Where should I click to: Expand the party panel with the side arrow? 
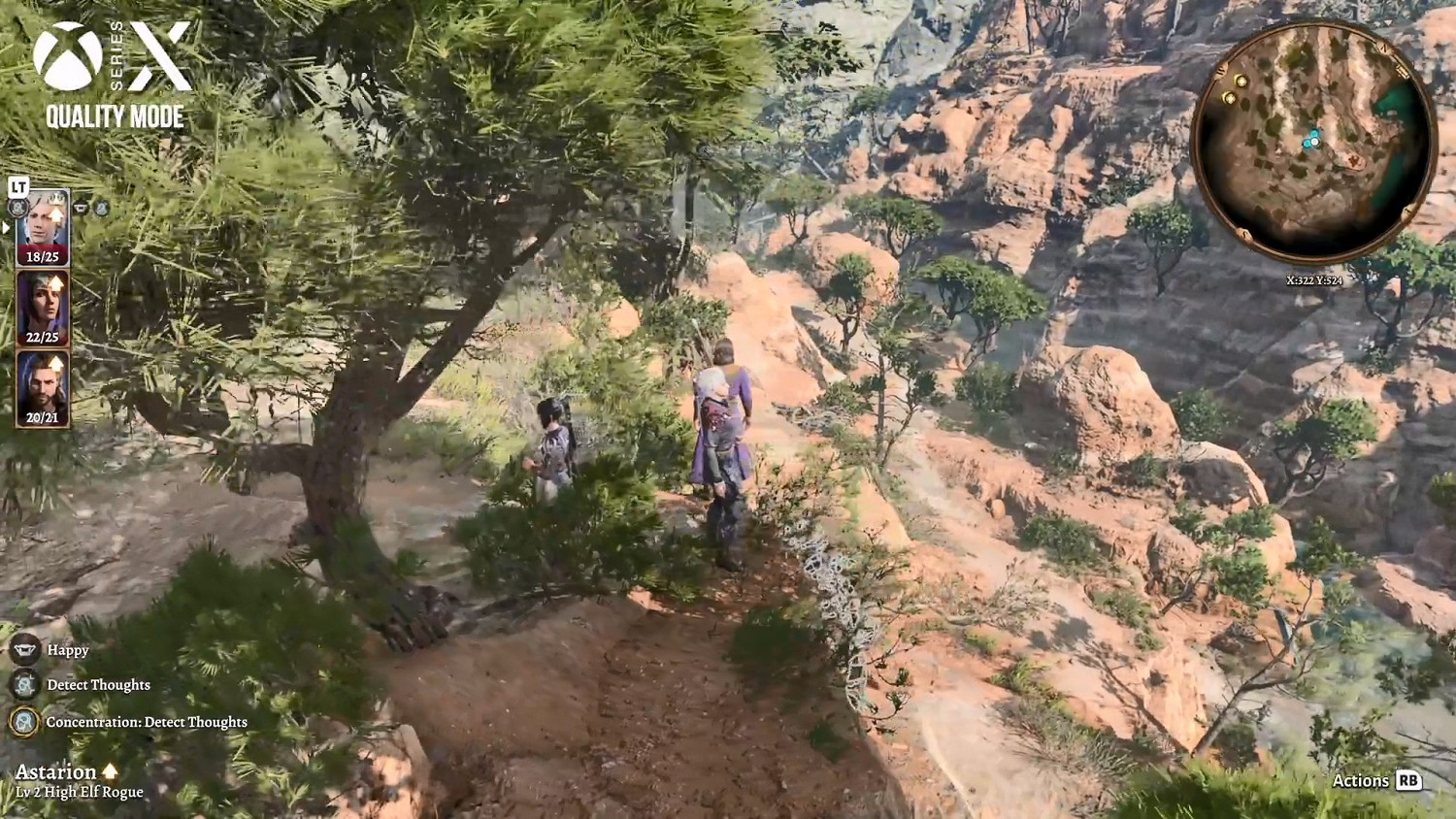(x=4, y=227)
